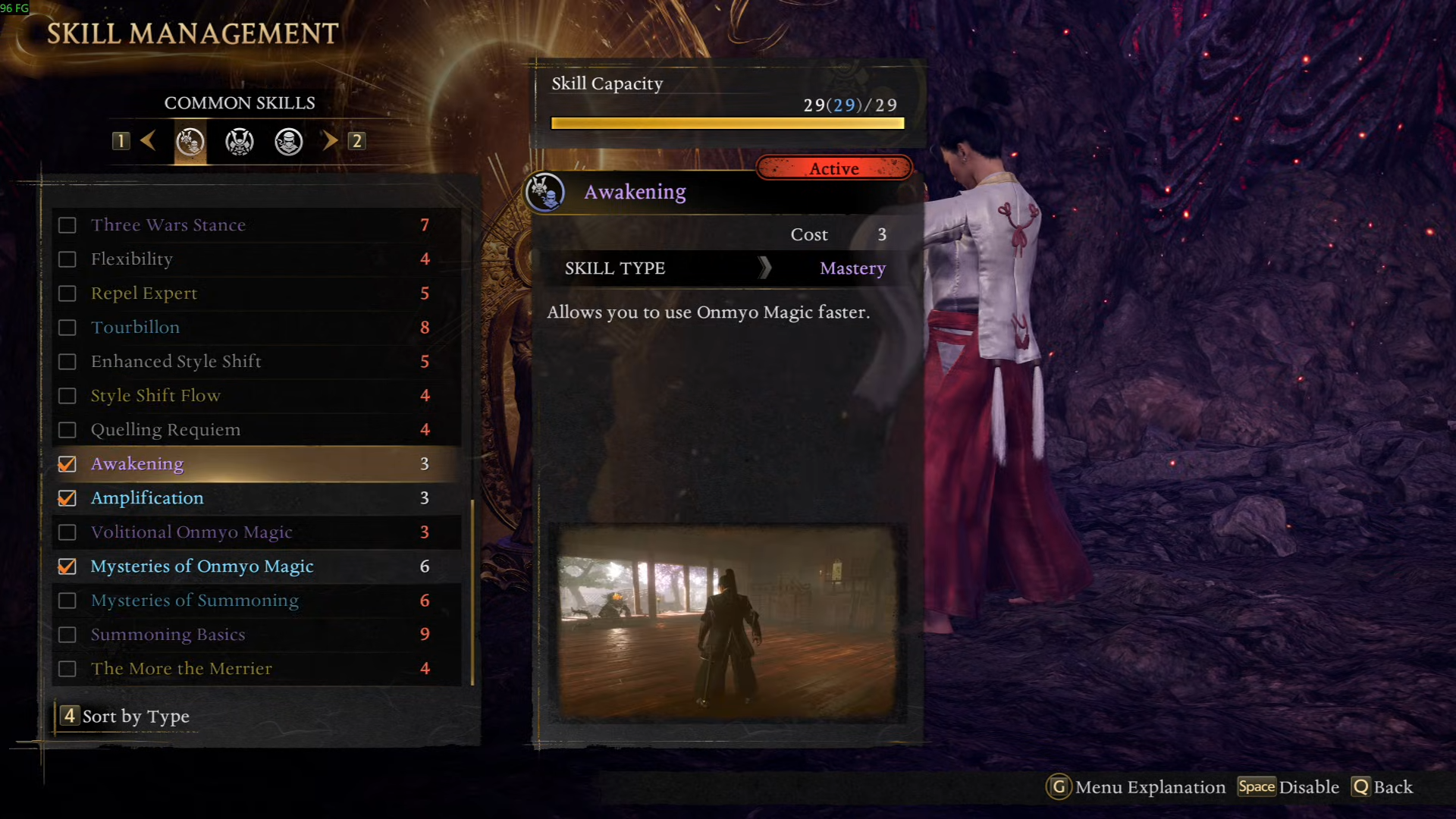Uncheck Mysteries of Onmyo Magic

pos(67,566)
